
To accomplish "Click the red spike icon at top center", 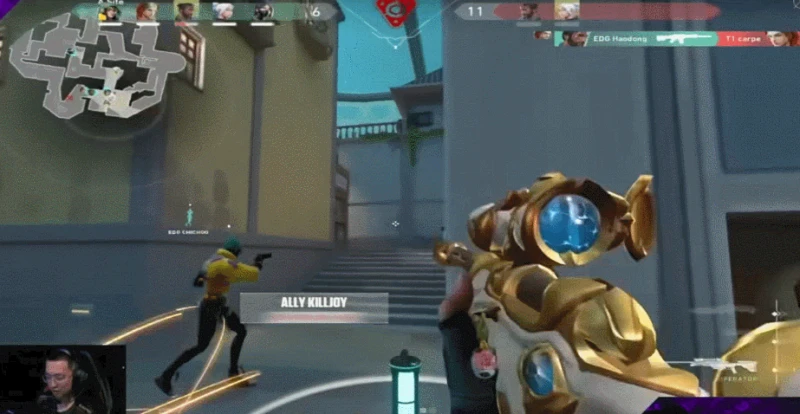I will coord(398,13).
